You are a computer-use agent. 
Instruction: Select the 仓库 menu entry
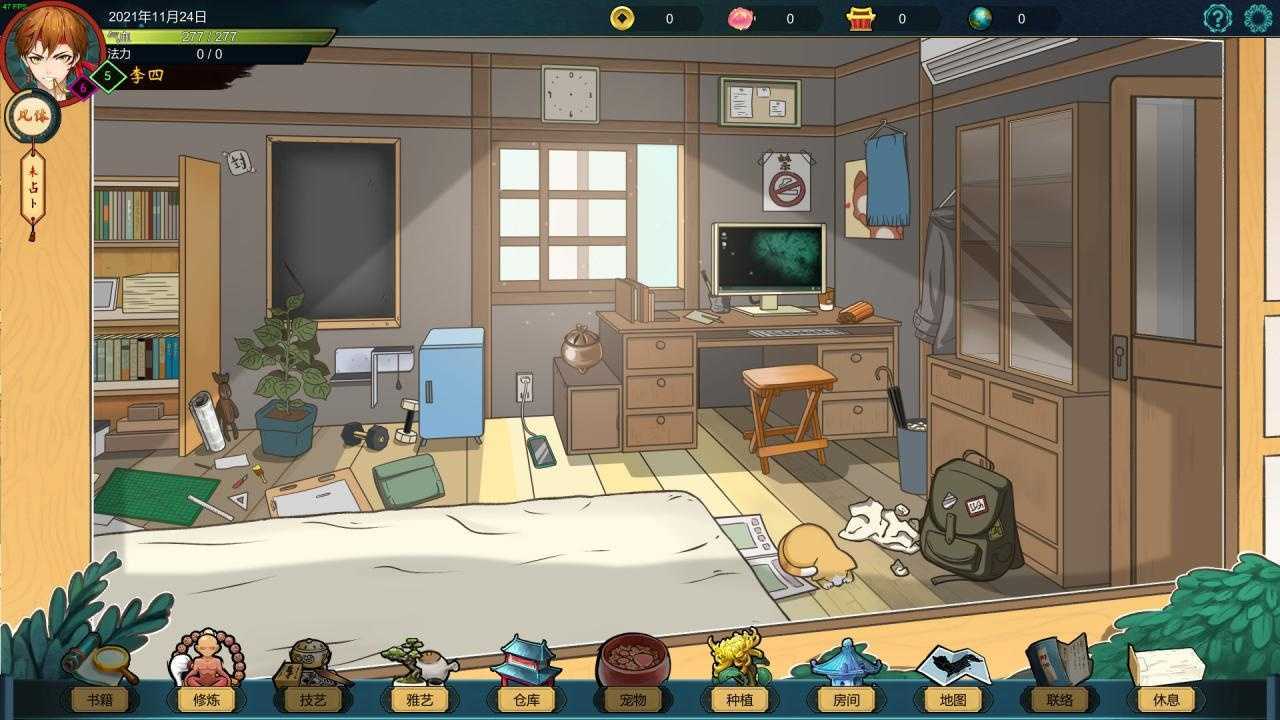pos(525,700)
